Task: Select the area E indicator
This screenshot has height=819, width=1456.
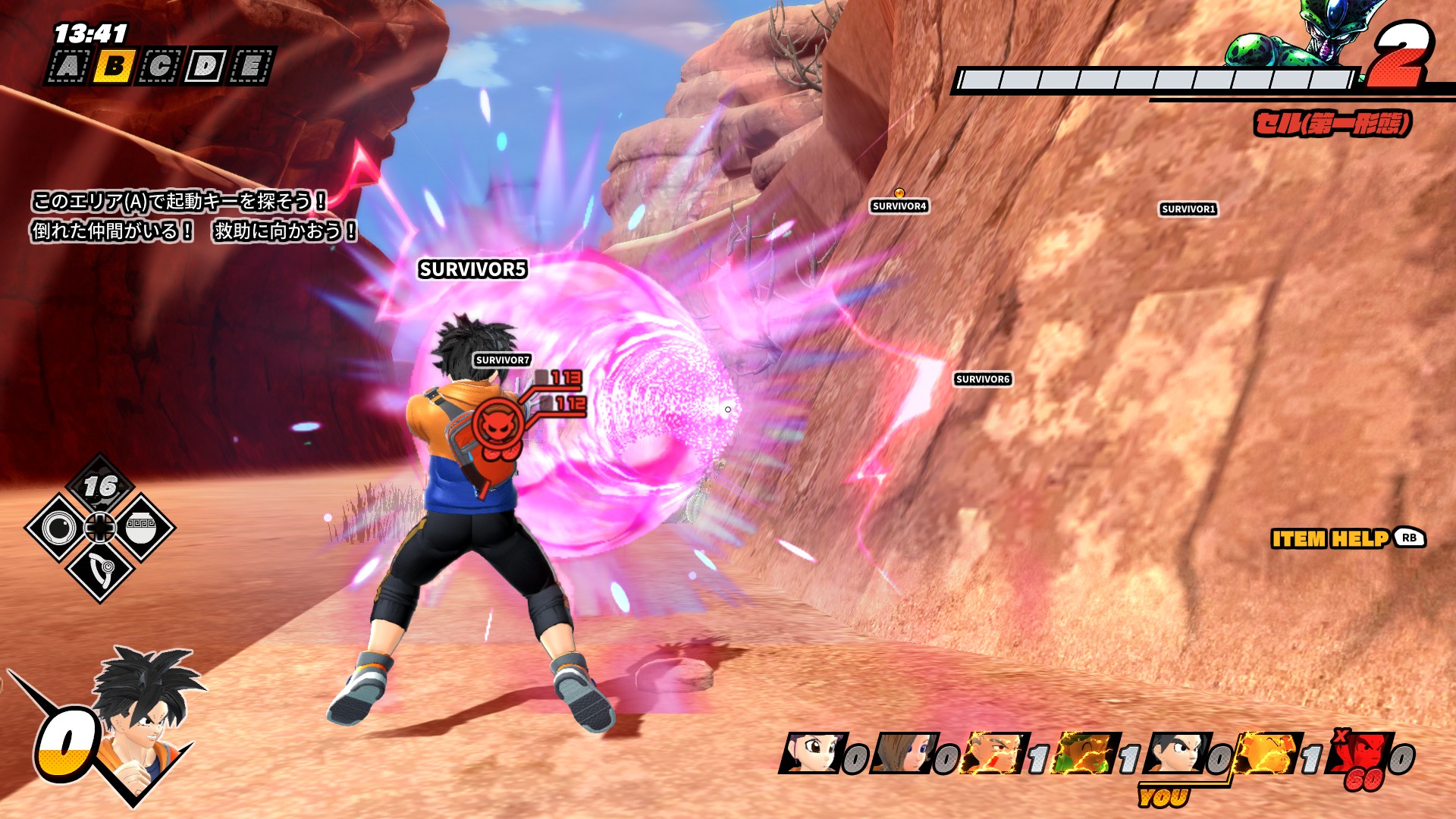Action: tap(250, 67)
